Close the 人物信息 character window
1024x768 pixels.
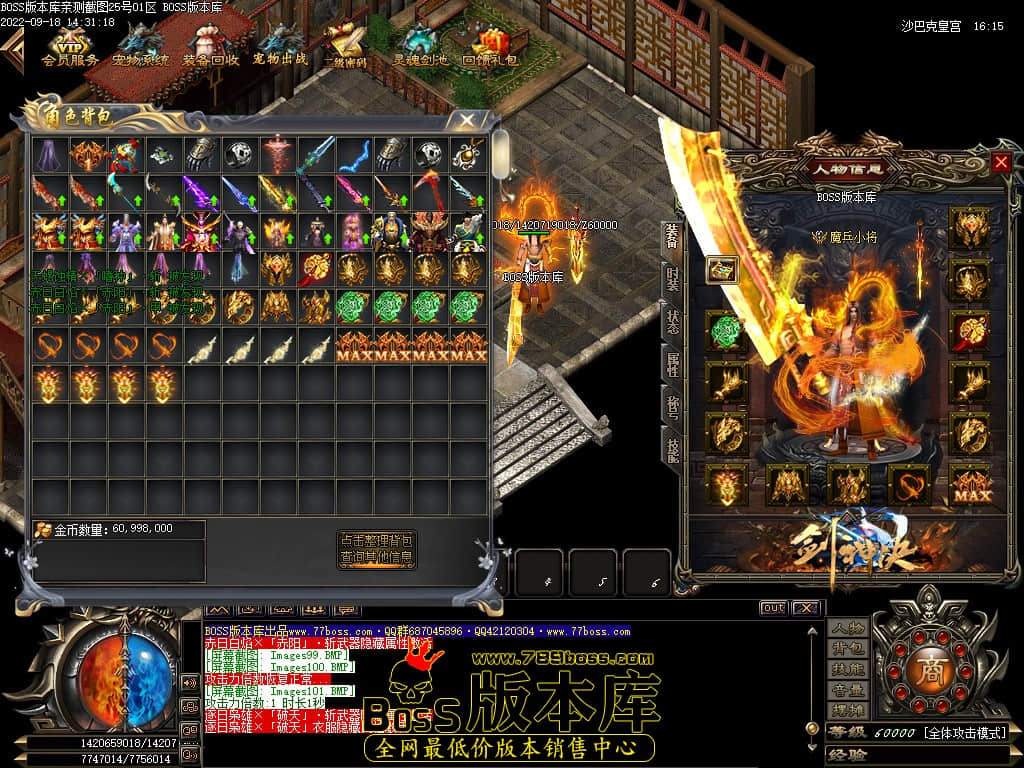1001,162
